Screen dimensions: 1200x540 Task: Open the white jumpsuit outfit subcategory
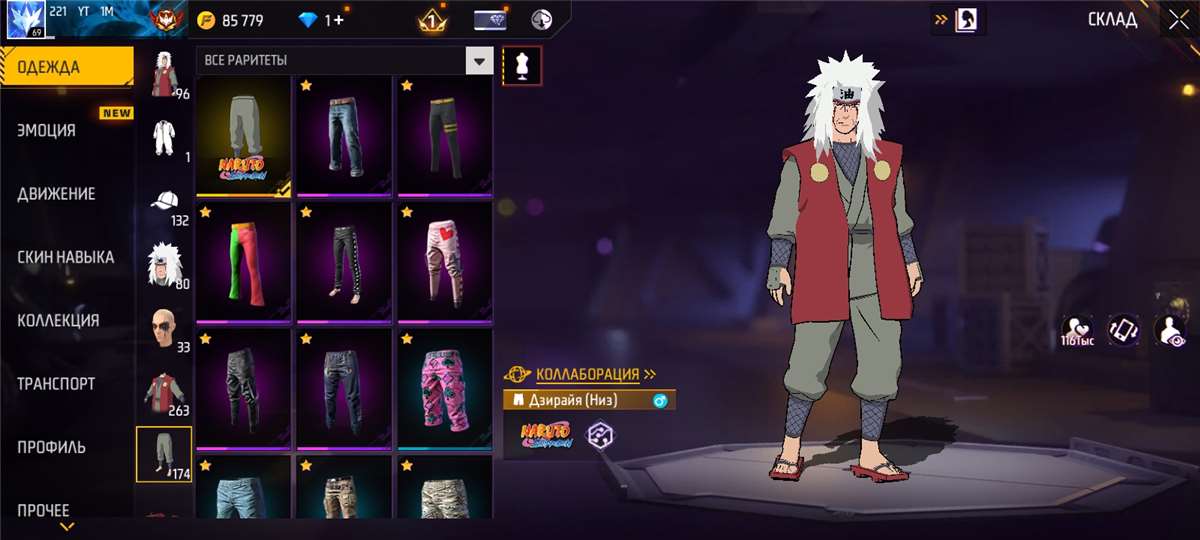(x=164, y=138)
